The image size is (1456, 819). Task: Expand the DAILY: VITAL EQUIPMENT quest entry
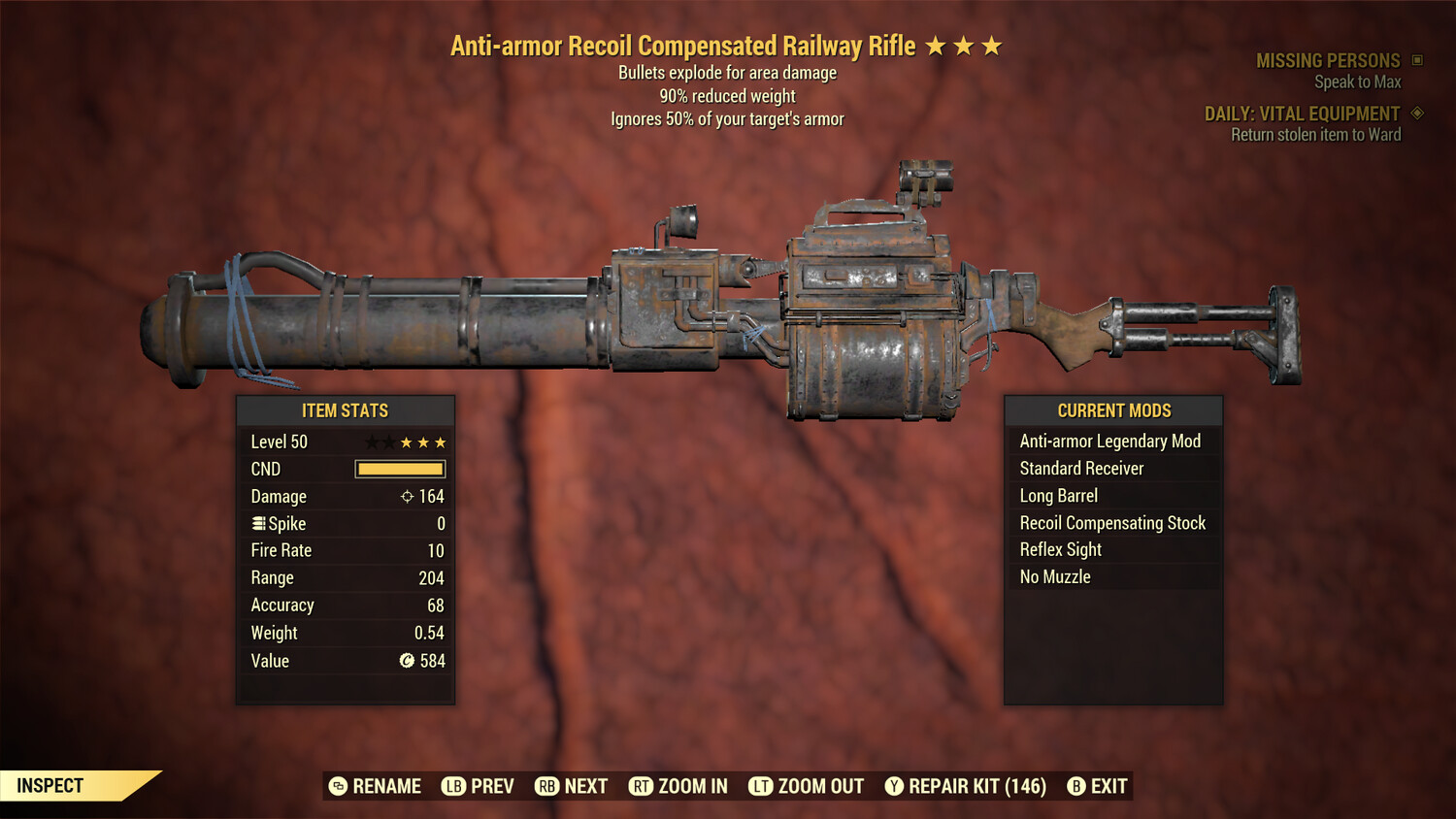[x=1305, y=114]
